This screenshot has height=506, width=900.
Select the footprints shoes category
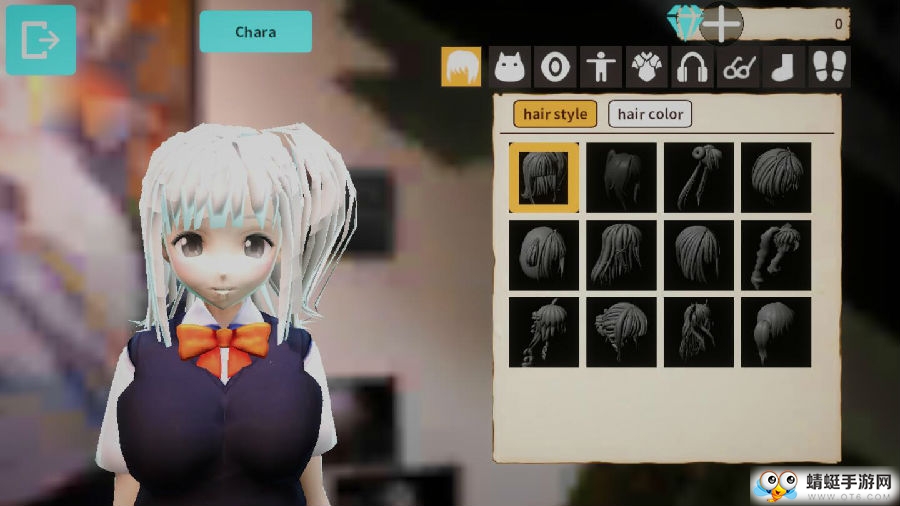pyautogui.click(x=829, y=67)
